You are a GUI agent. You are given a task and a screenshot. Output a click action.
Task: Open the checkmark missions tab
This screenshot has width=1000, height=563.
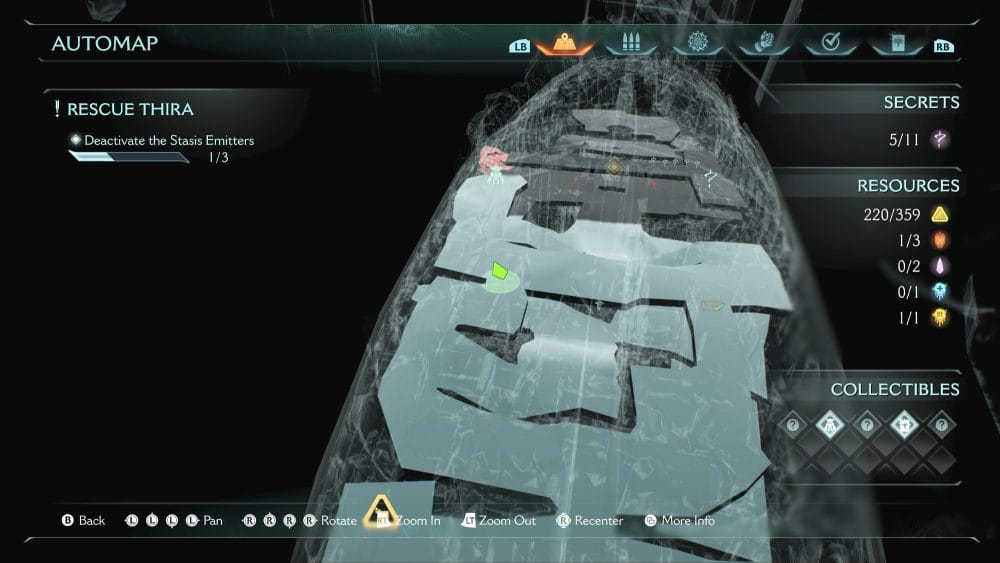[x=828, y=44]
